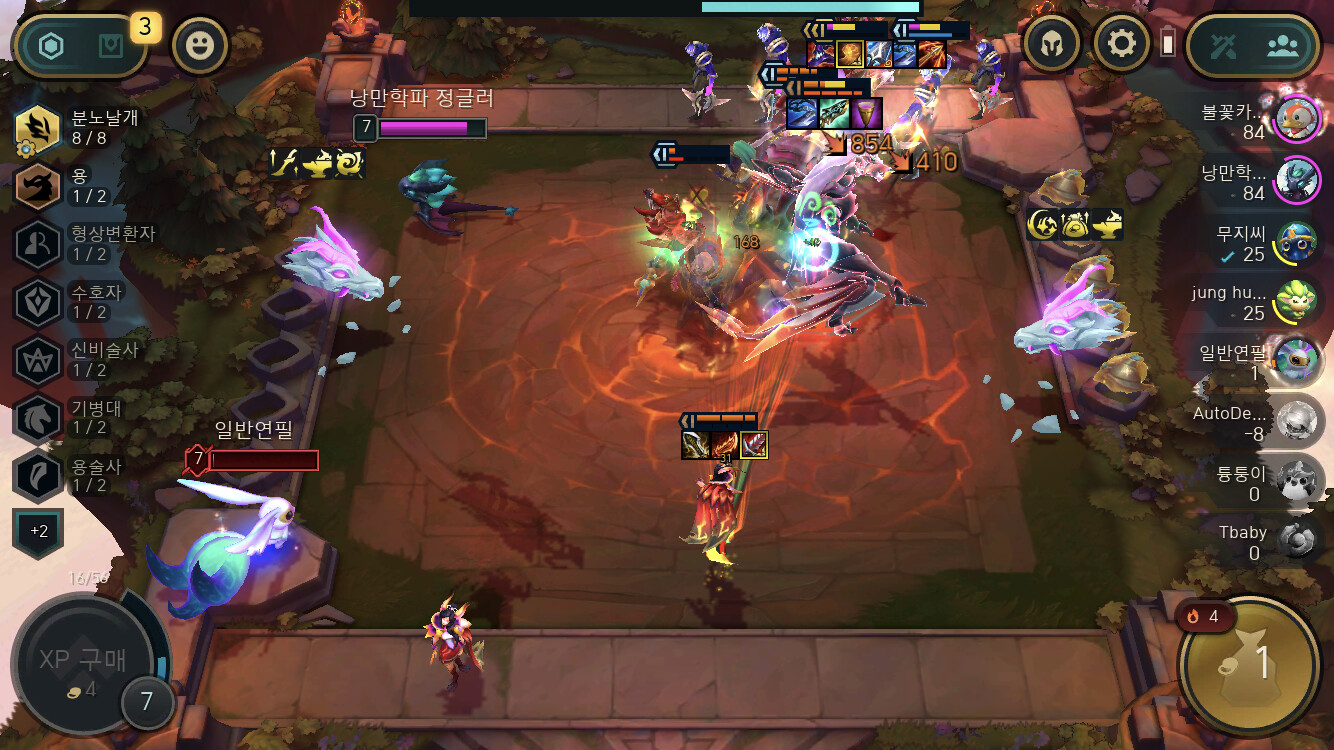Expand the +2 hidden traits entry
This screenshot has width=1334, height=750.
(37, 531)
